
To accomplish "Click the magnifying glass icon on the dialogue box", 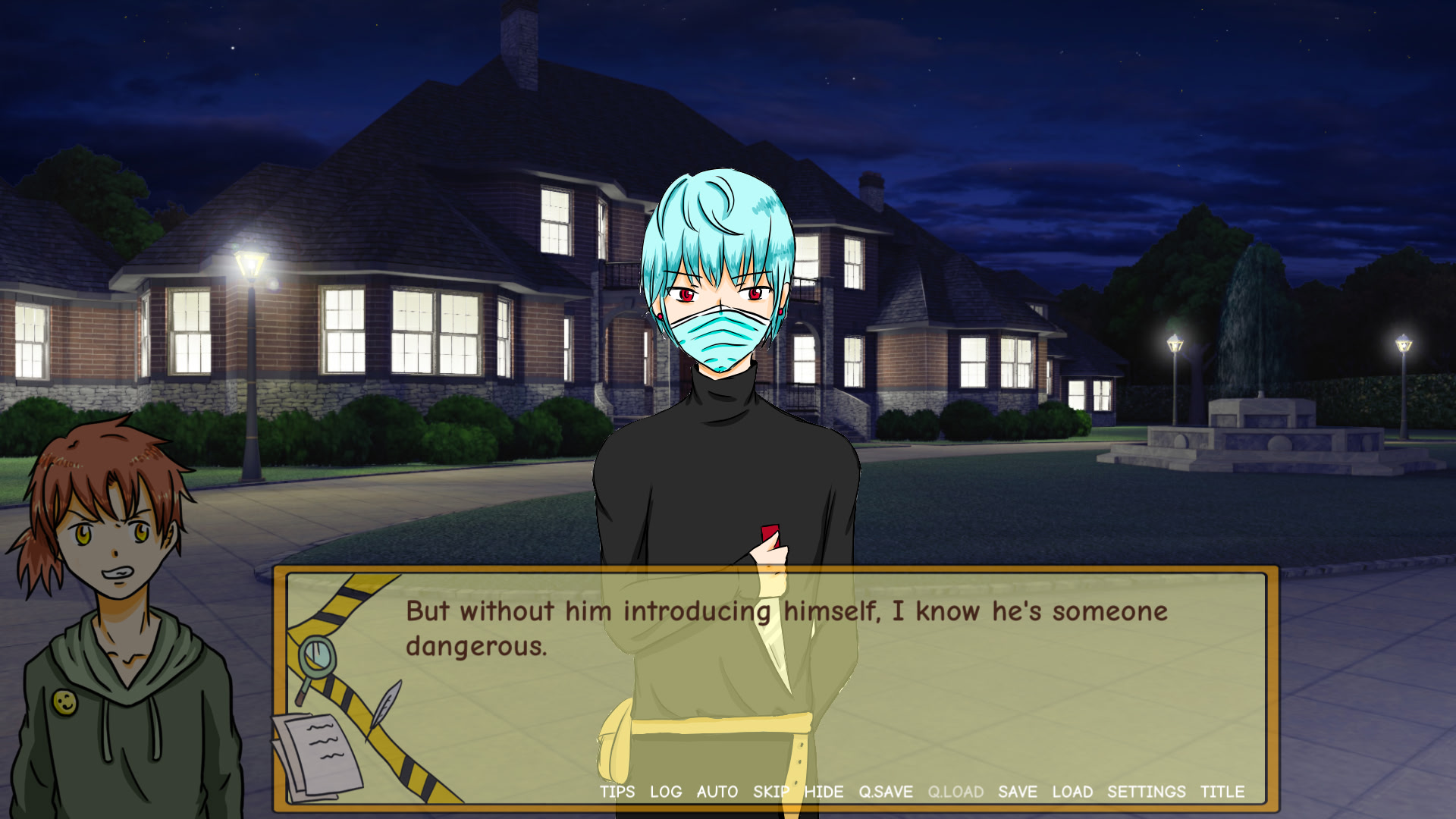I will [318, 654].
